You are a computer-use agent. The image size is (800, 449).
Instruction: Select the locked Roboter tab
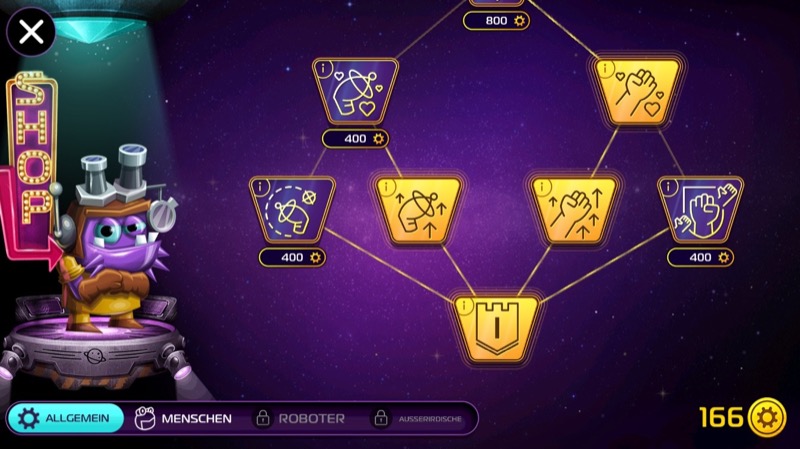point(299,418)
